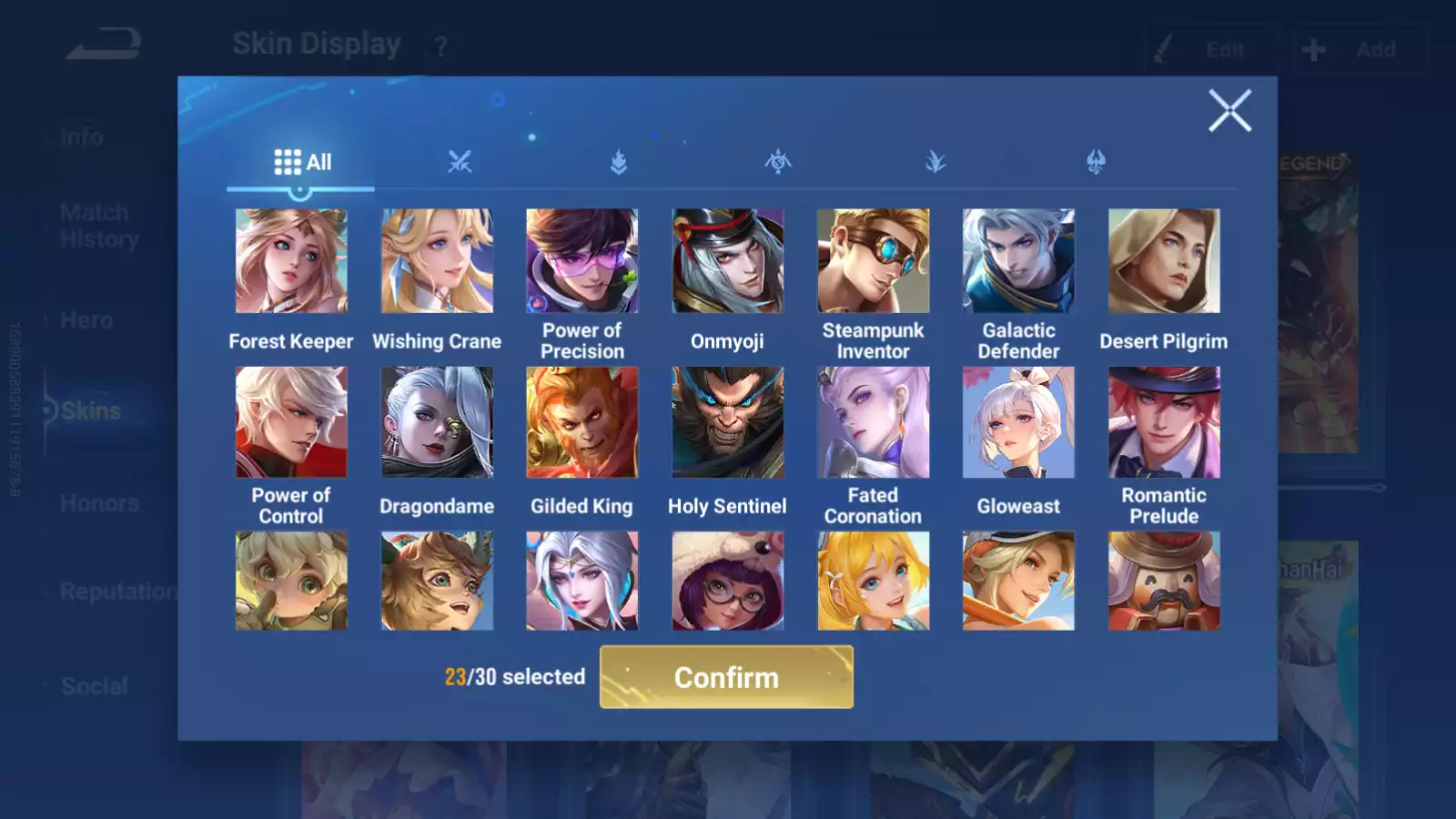Pick the Romantic Prelude skin
The image size is (1456, 819).
tap(1164, 422)
